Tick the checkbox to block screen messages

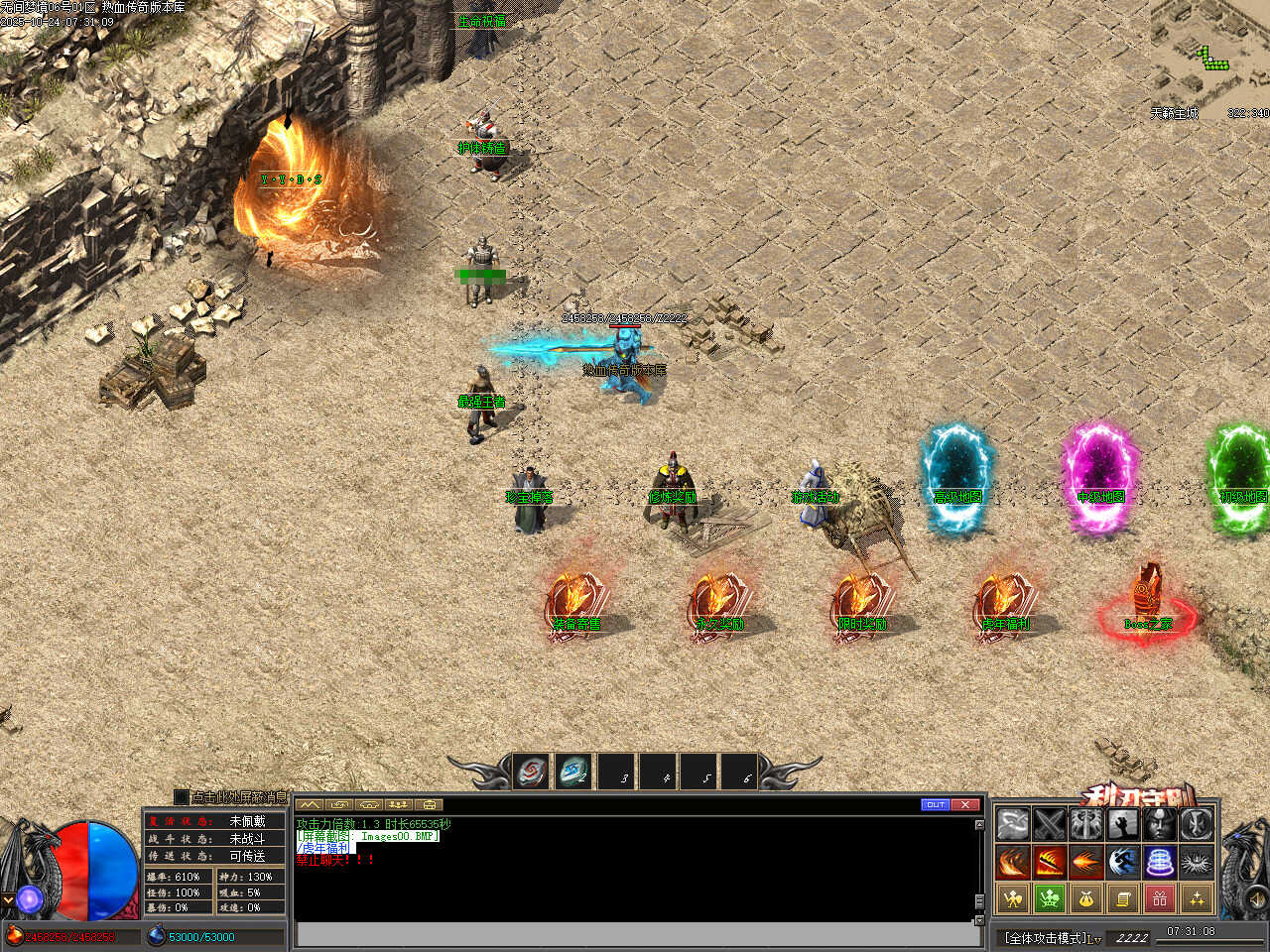[x=181, y=796]
